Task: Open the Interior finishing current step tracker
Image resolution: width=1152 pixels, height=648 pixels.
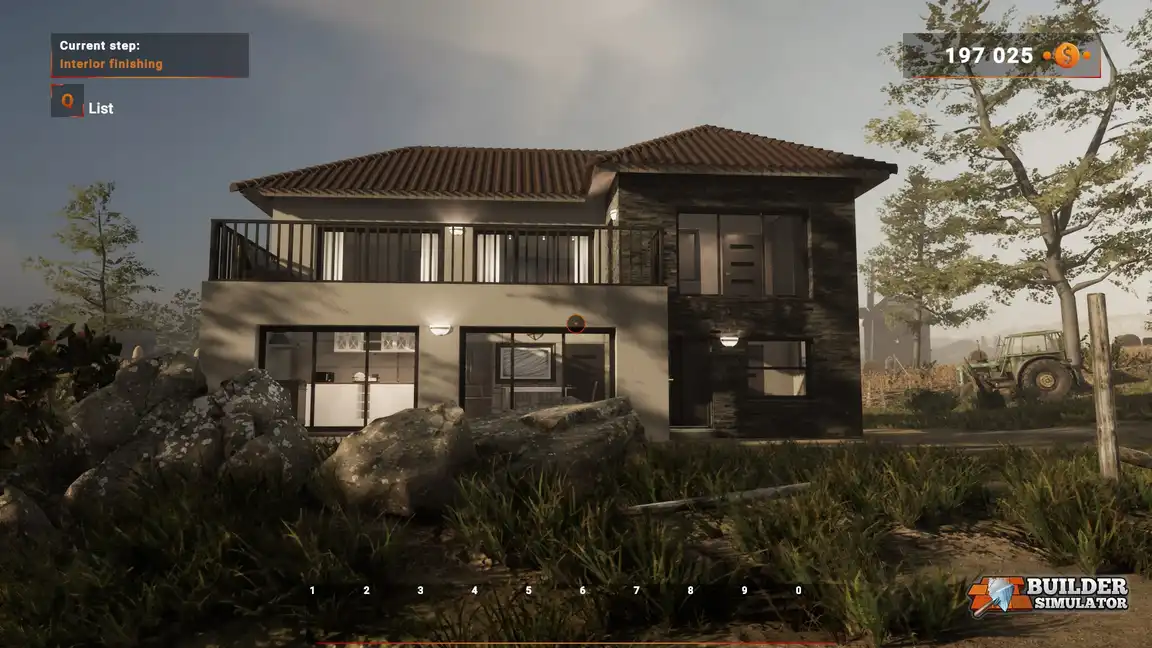Action: pyautogui.click(x=150, y=55)
